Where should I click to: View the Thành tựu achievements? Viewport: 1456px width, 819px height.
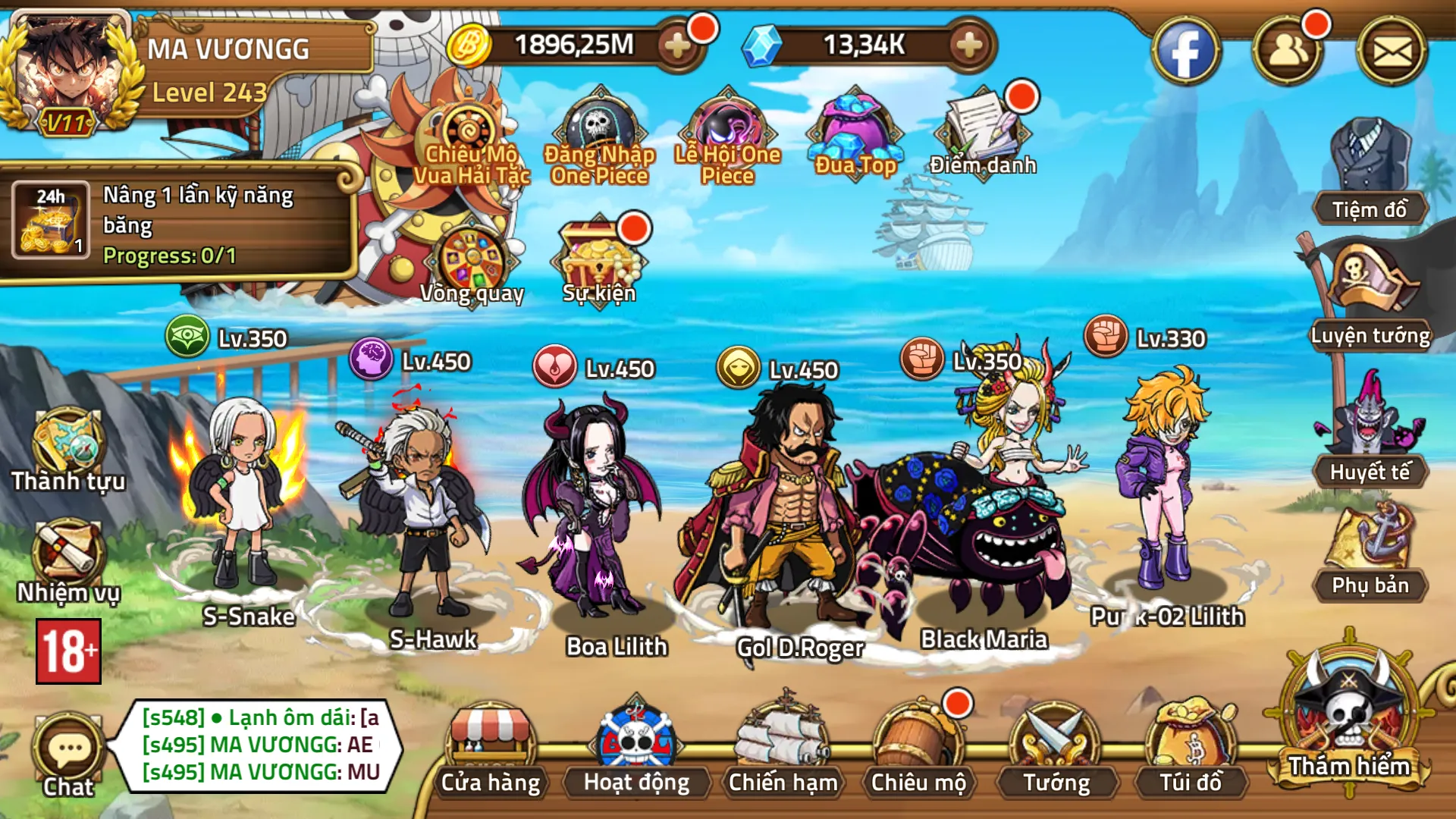(68, 449)
